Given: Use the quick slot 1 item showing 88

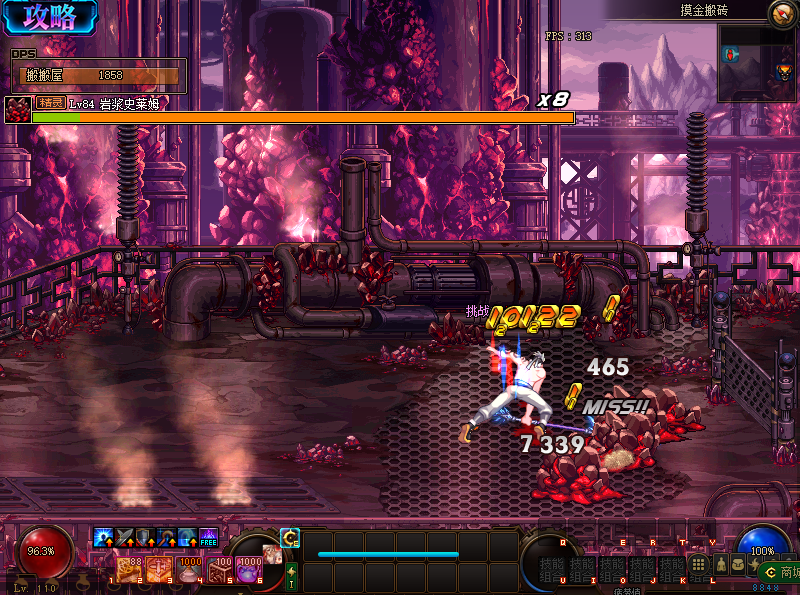Looking at the screenshot, I should pos(130,570).
